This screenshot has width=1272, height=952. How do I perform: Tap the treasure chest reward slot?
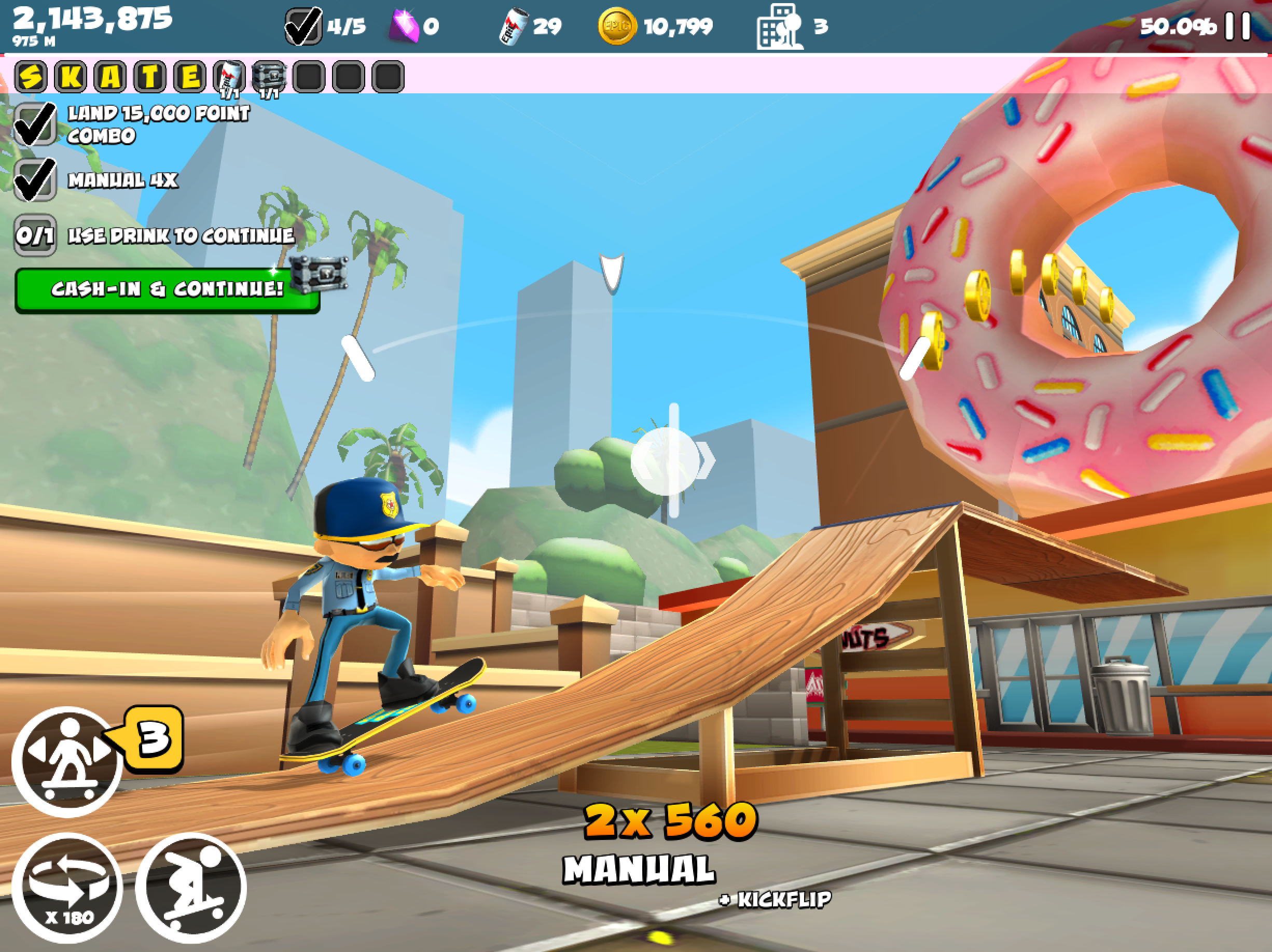tap(269, 77)
